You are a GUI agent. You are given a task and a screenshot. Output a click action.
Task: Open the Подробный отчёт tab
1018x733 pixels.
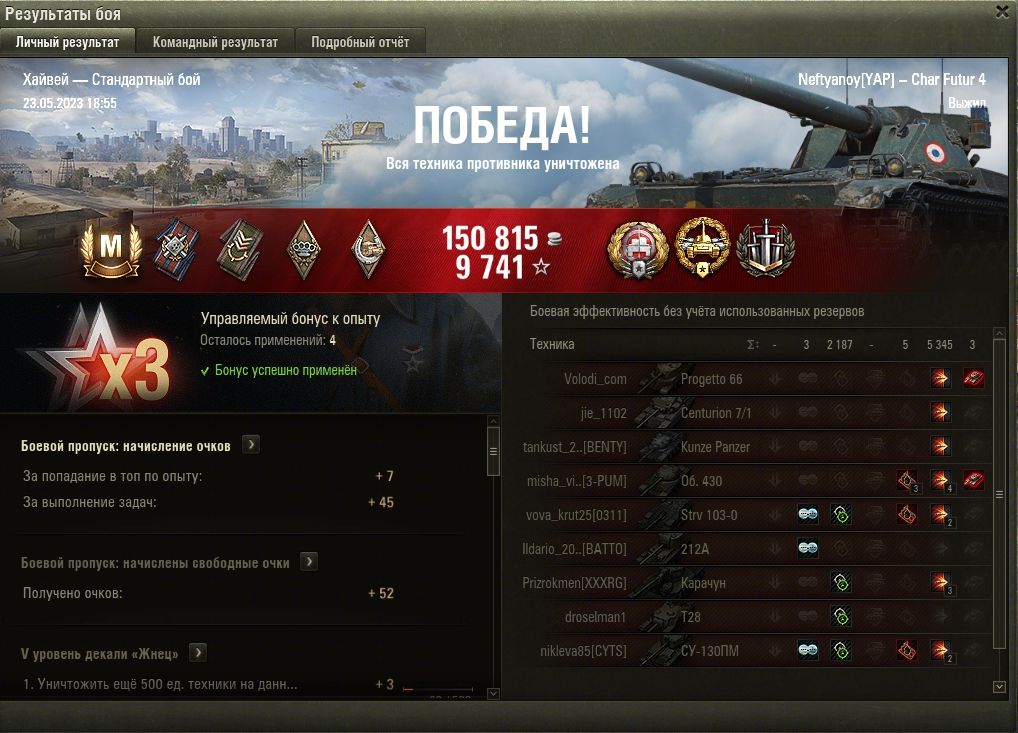pos(360,42)
